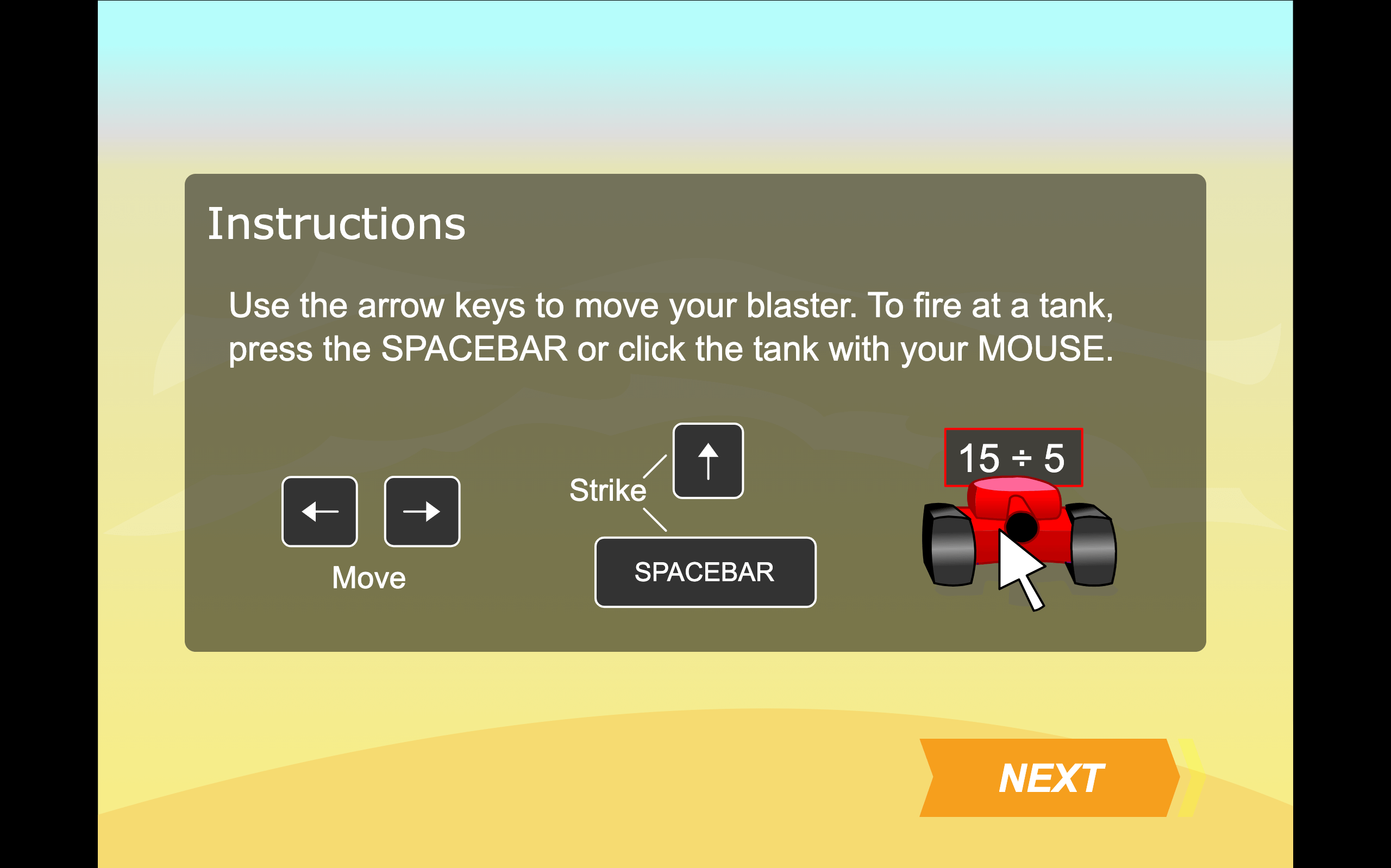1391x868 pixels.
Task: Continue with the orange NEXT button
Action: point(1049,778)
